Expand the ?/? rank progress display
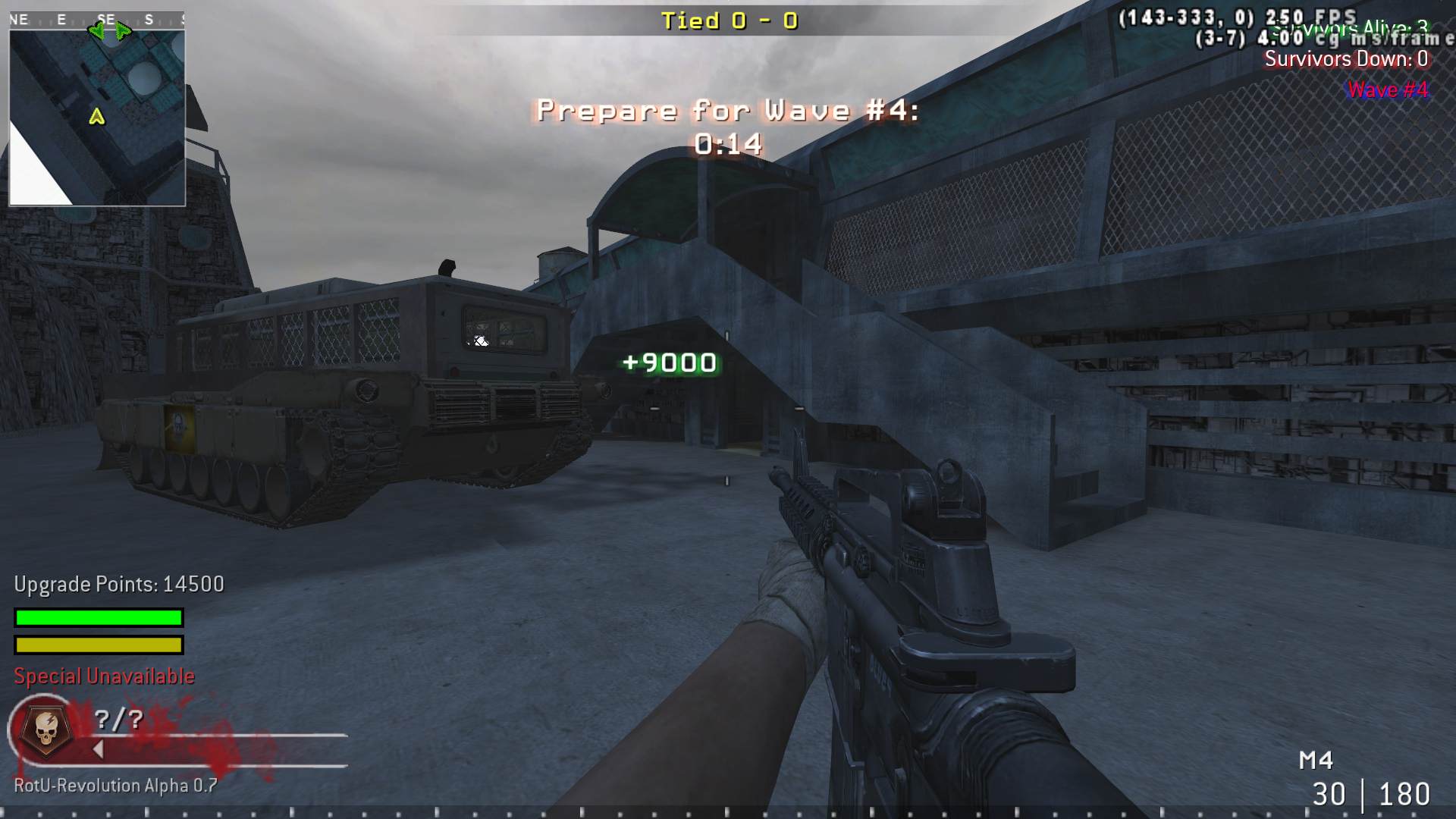Image resolution: width=1456 pixels, height=819 pixels. pyautogui.click(x=119, y=720)
